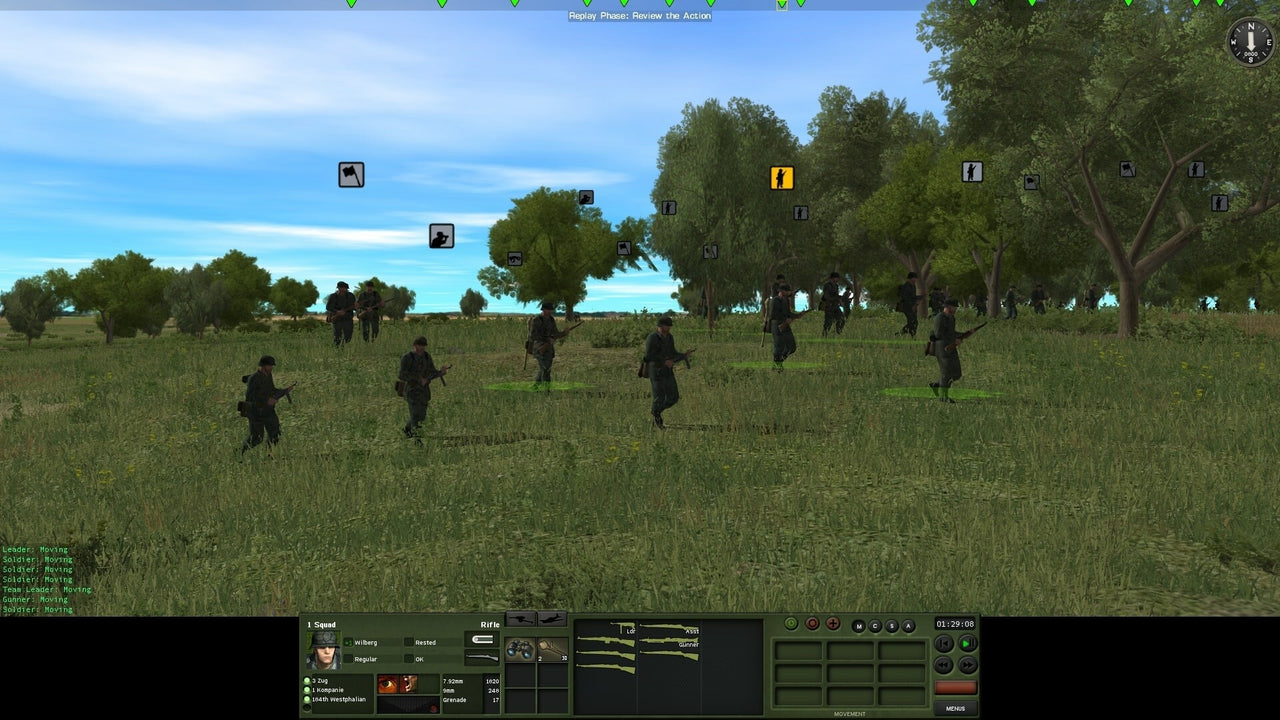
Task: Toggle play/pause on the action replay
Action: 968,644
